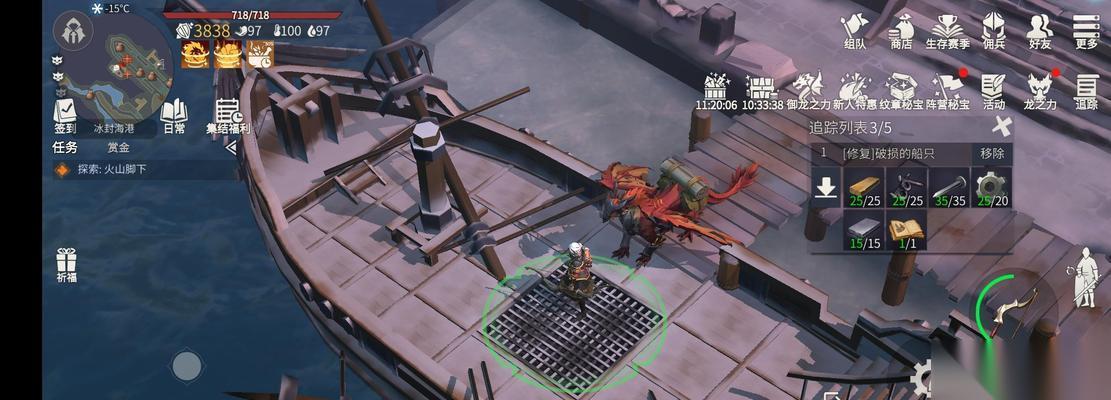This screenshot has width=1111, height=400.
Task: Open the 佣兵 mercenary menu
Action: point(993,31)
